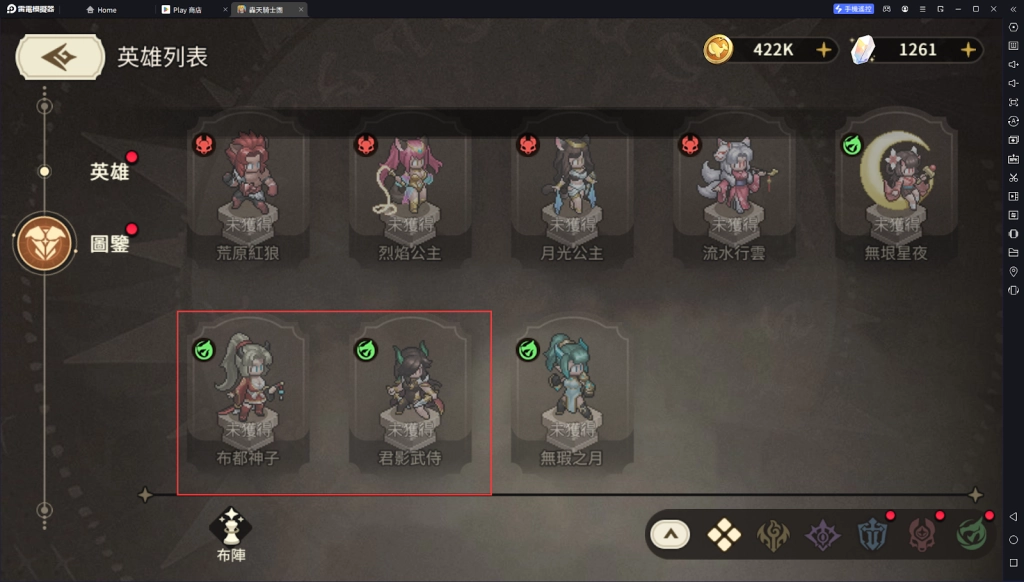This screenshot has width=1024, height=582.
Task: Show all factions with the four-diamond filter
Action: [724, 535]
